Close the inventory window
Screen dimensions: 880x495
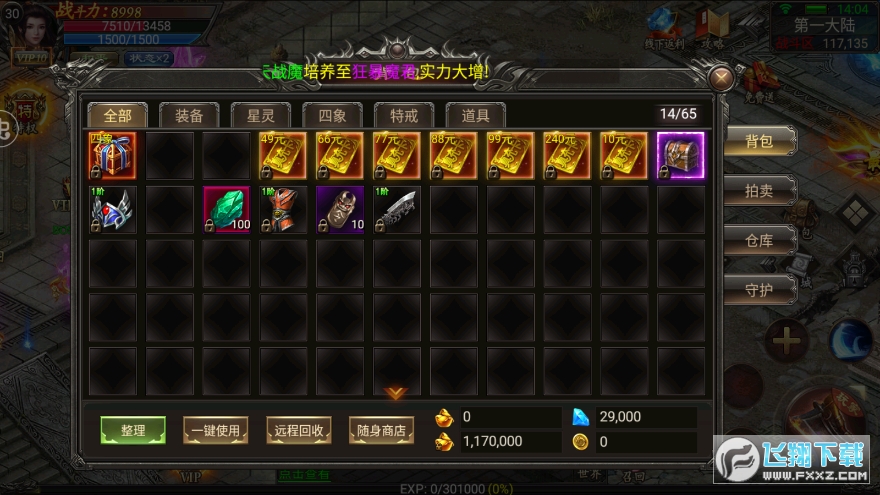721,79
